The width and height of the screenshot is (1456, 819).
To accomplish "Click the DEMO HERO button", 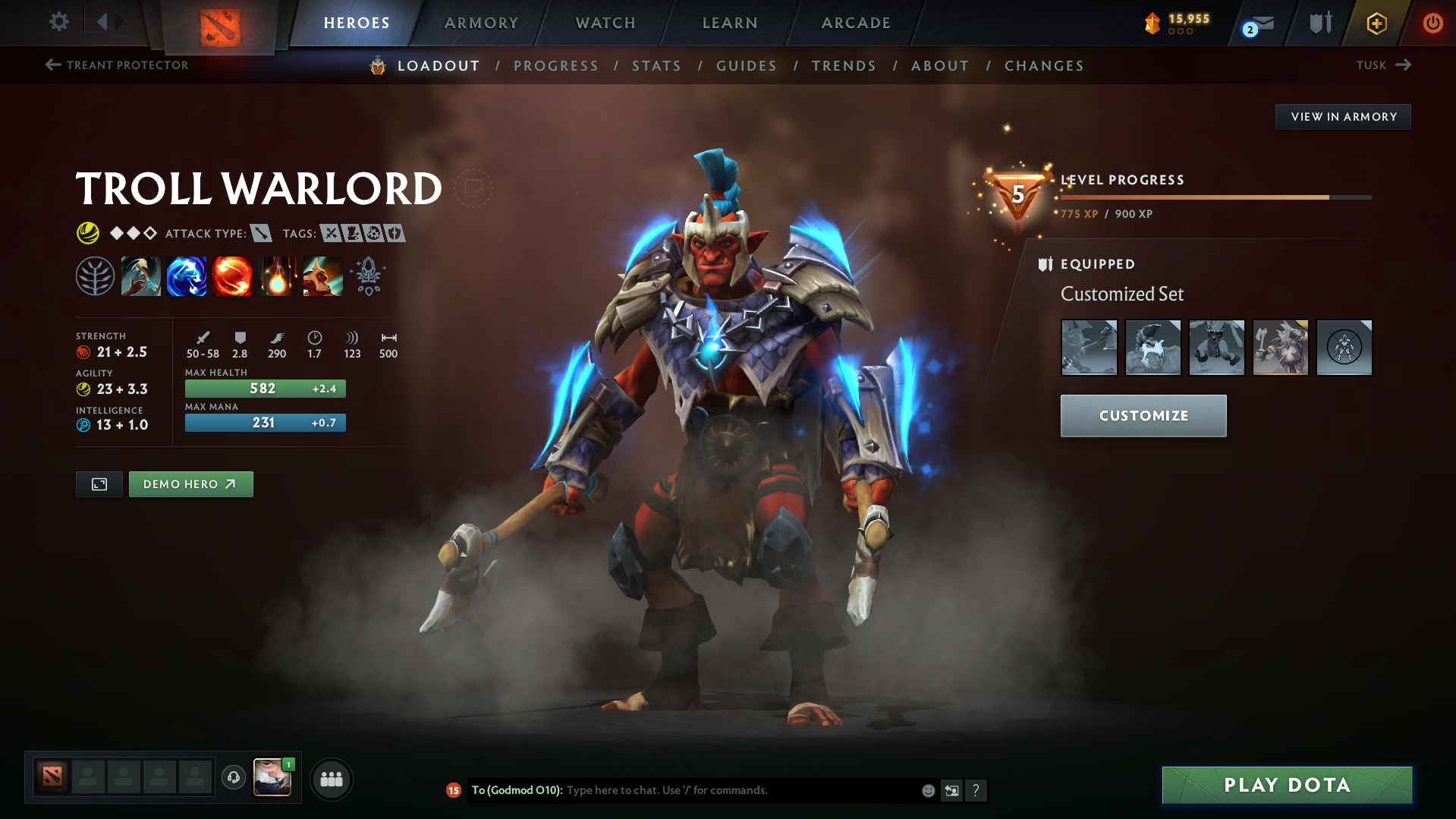I will click(190, 484).
